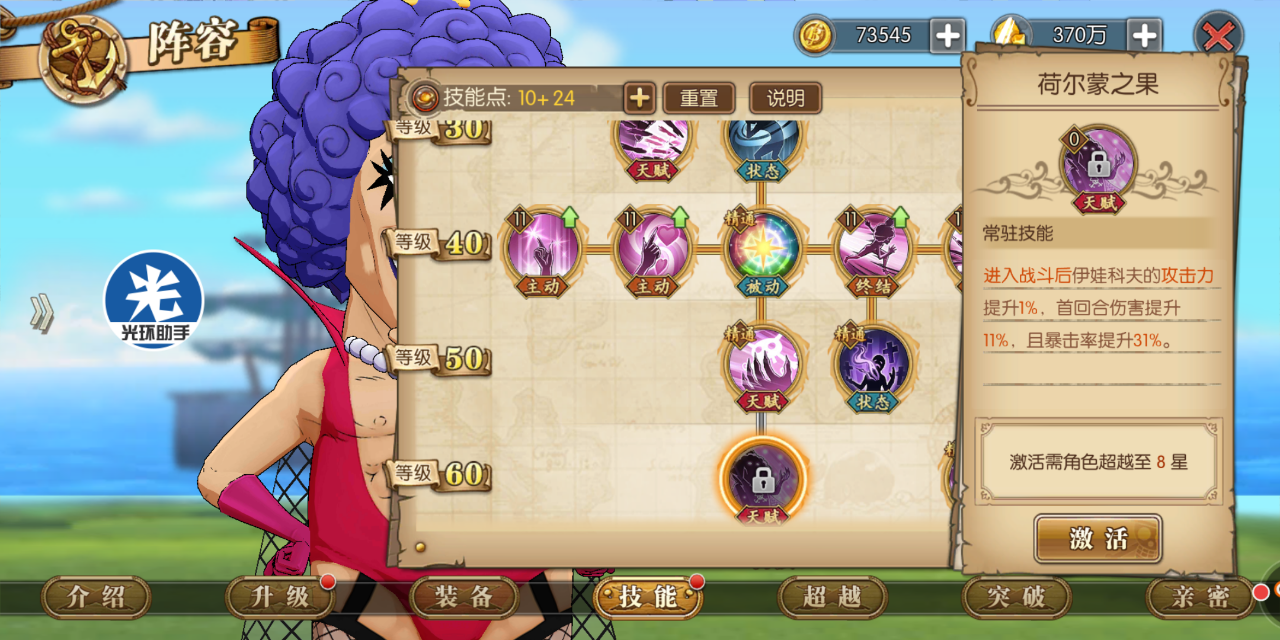
Task: Reset skill points (重置)
Action: click(x=699, y=98)
